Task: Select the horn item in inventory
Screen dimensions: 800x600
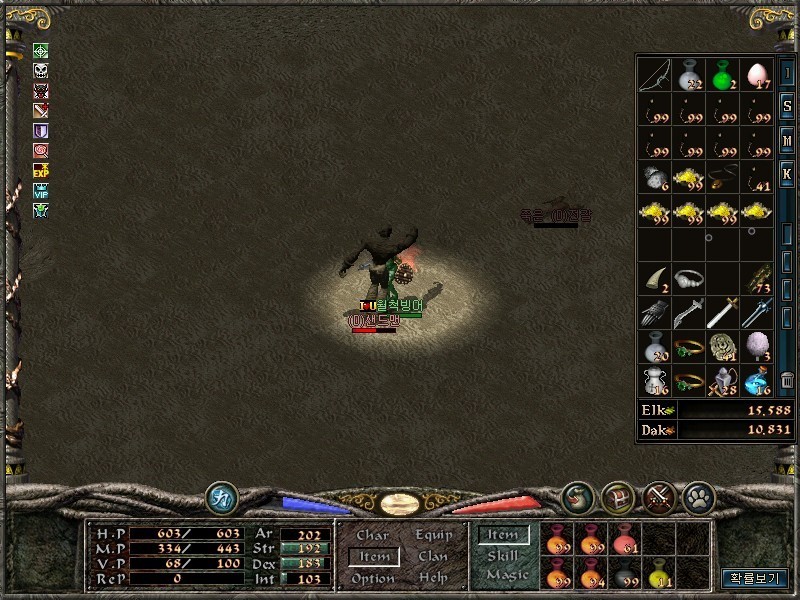Action: 655,277
